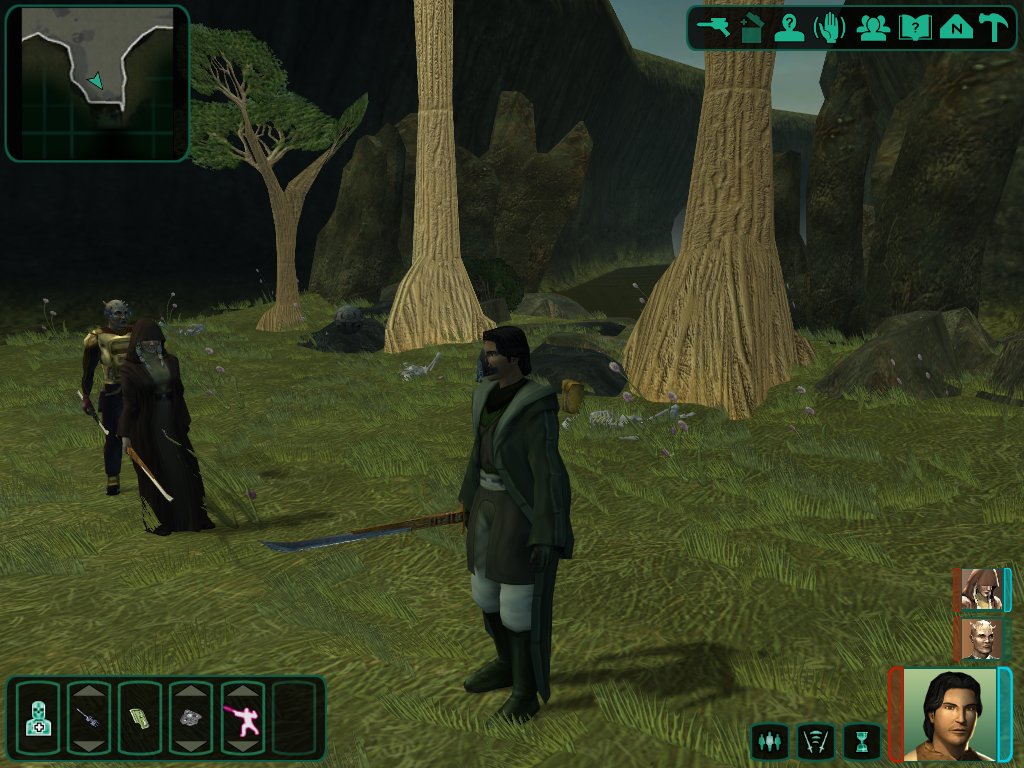
Task: Open the Journal book icon
Action: 914,27
